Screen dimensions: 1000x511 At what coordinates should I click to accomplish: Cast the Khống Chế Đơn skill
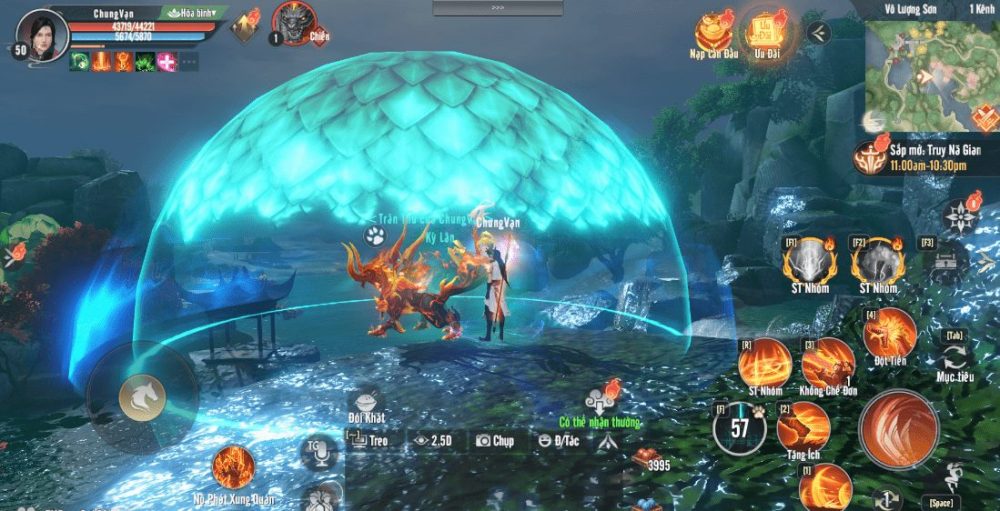[x=827, y=361]
